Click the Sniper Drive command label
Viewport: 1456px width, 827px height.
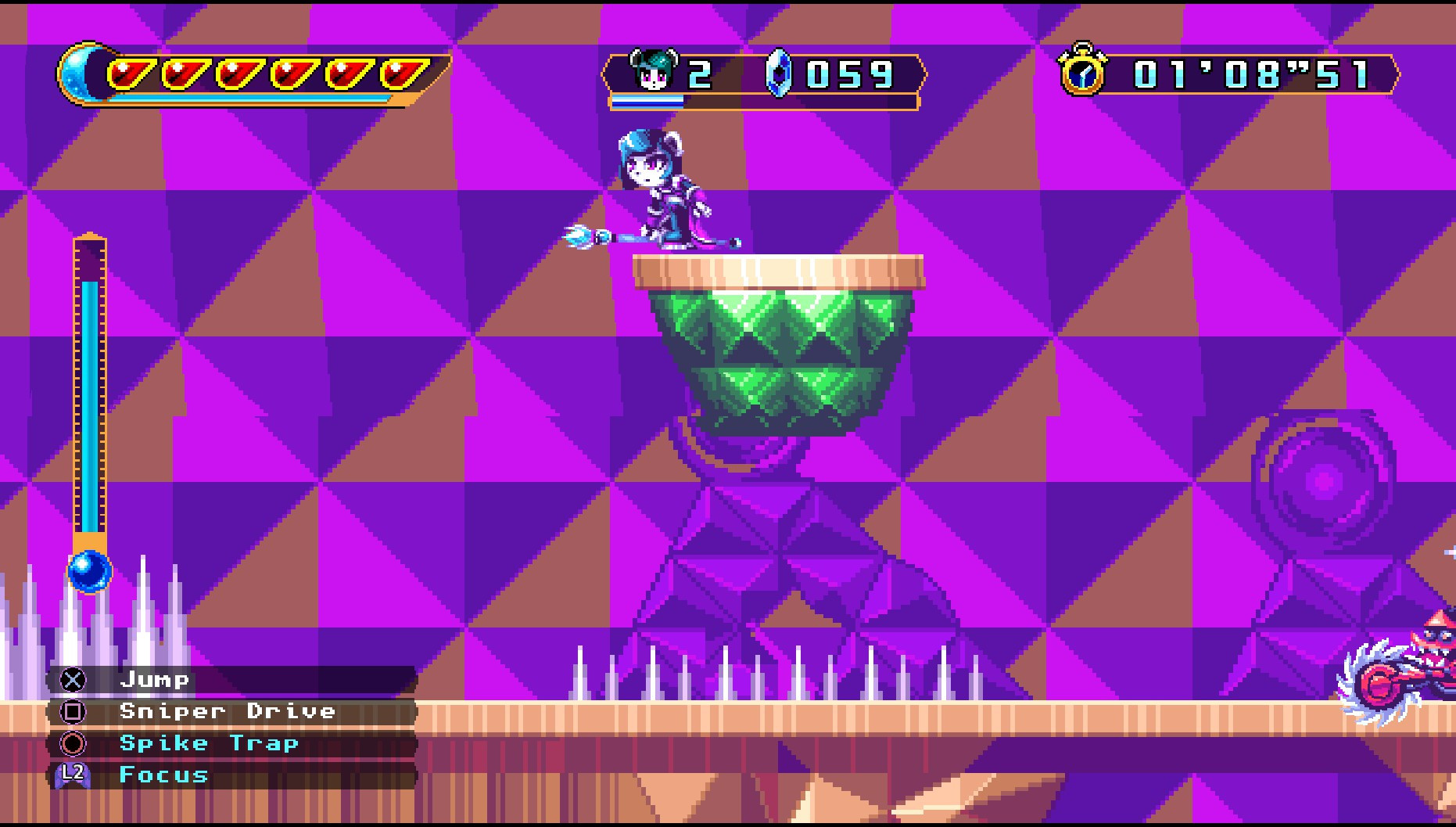[228, 711]
